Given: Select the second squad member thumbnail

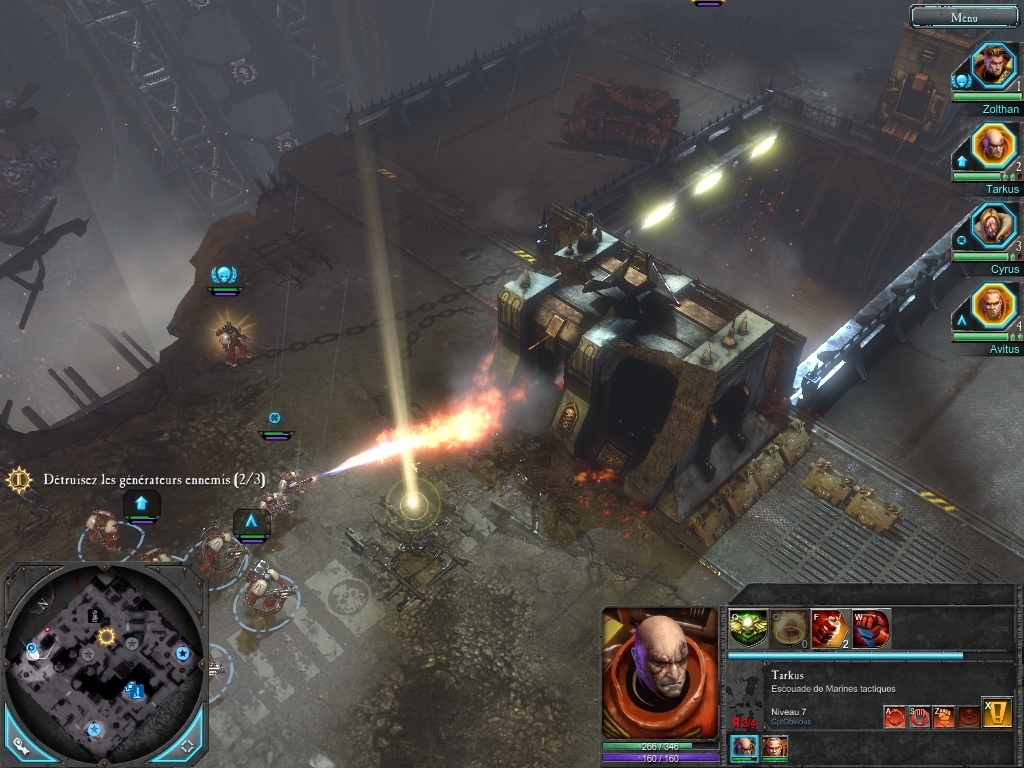Looking at the screenshot, I should tap(775, 748).
